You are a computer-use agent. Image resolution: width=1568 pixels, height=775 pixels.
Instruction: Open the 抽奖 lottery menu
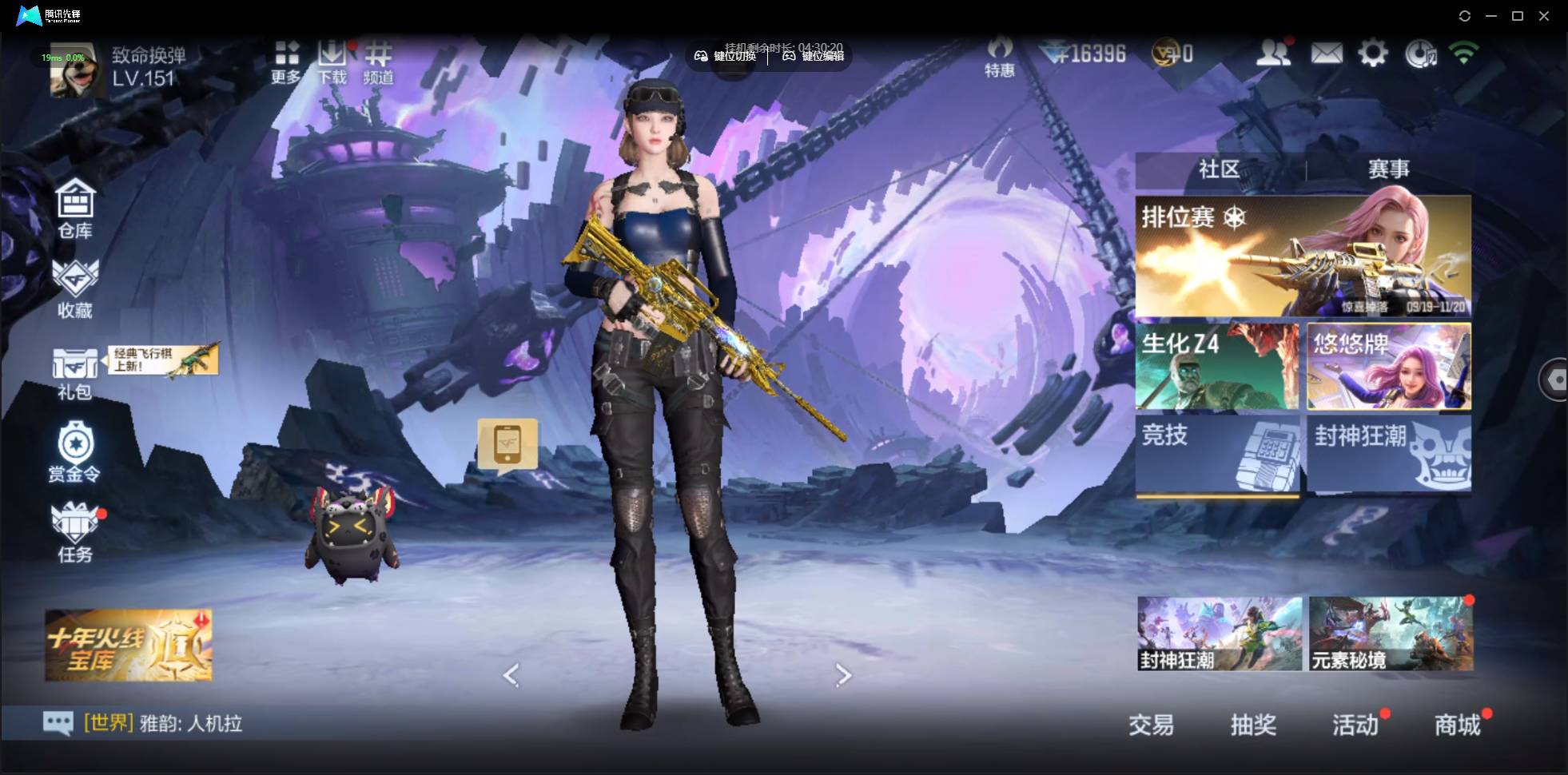tap(1252, 725)
